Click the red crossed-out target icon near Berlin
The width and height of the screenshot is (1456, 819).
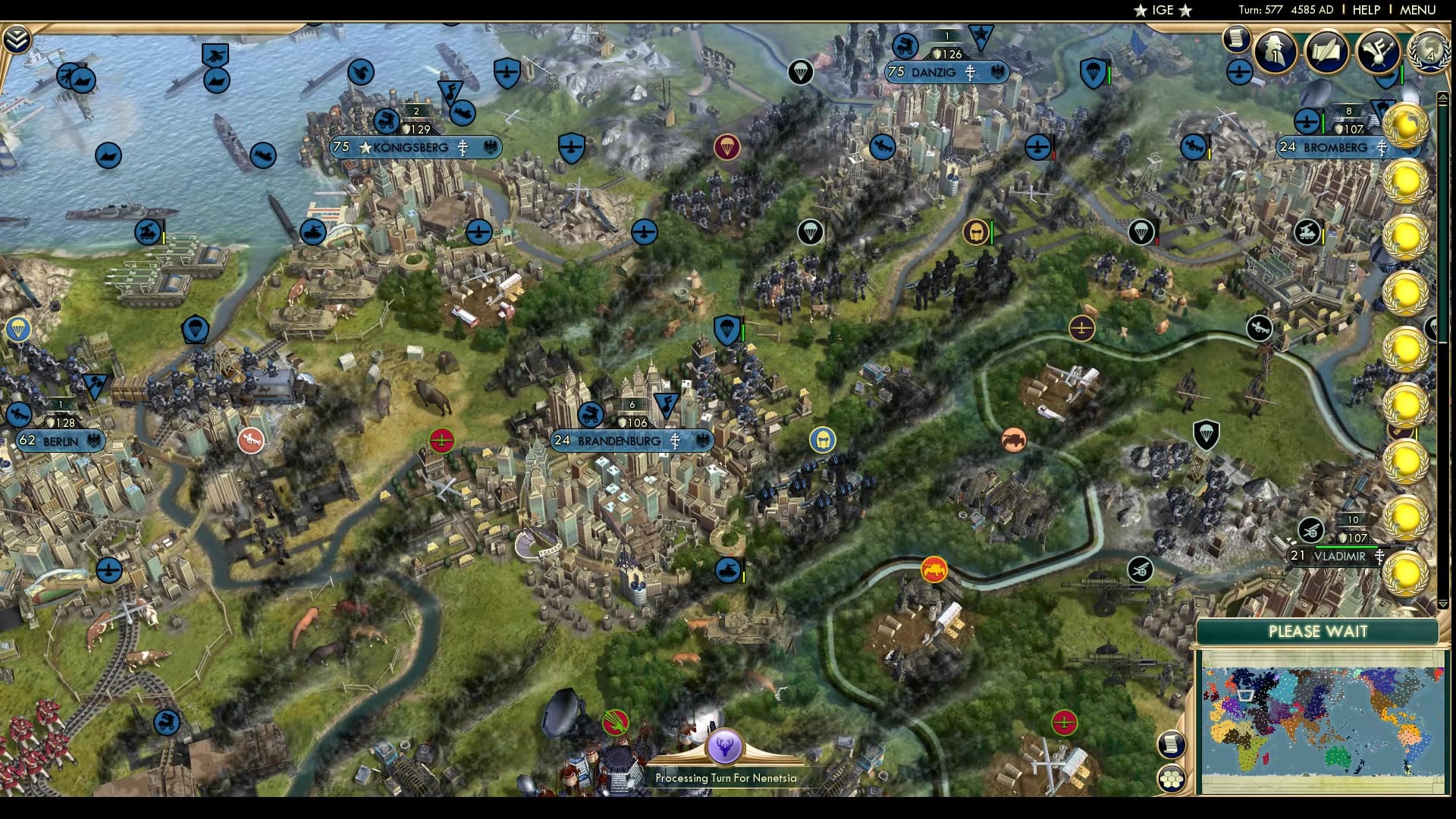250,440
